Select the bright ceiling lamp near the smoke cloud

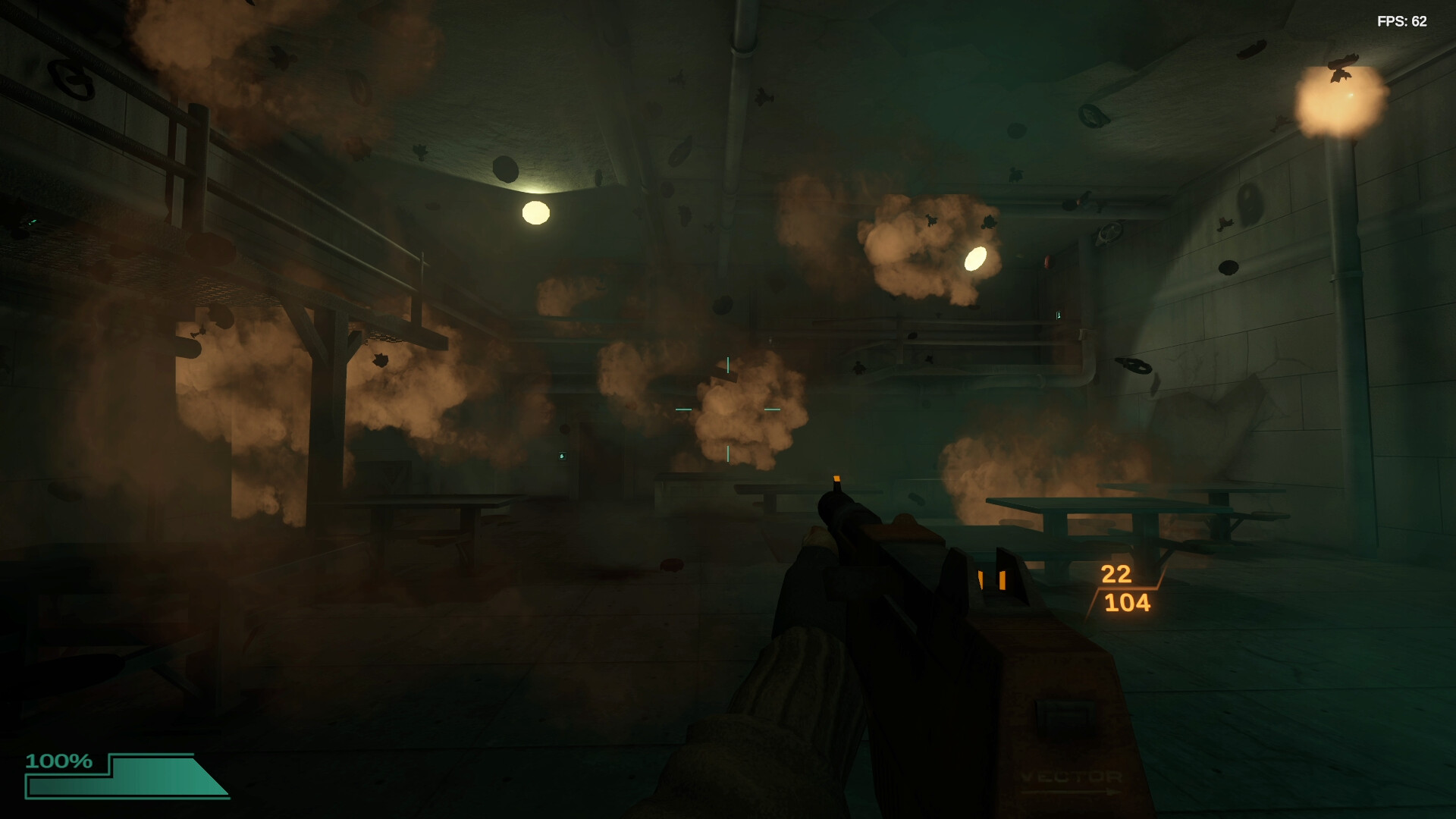[975, 259]
